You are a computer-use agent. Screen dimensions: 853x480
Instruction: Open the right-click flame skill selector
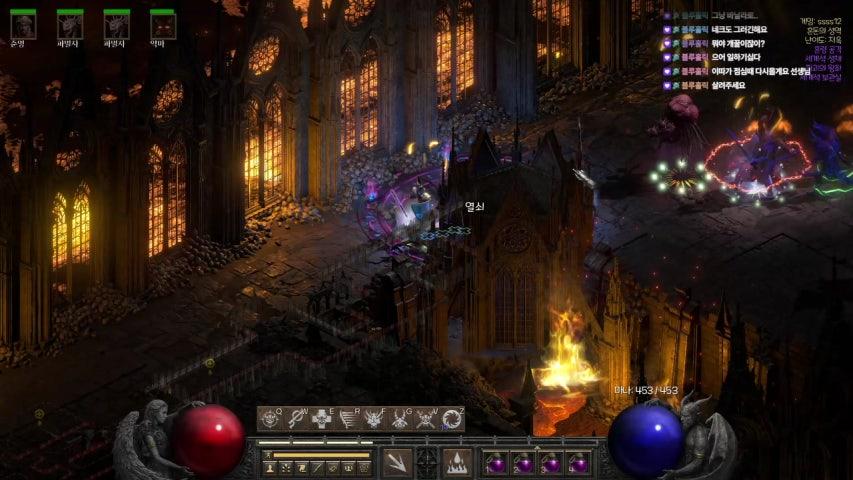[x=458, y=463]
